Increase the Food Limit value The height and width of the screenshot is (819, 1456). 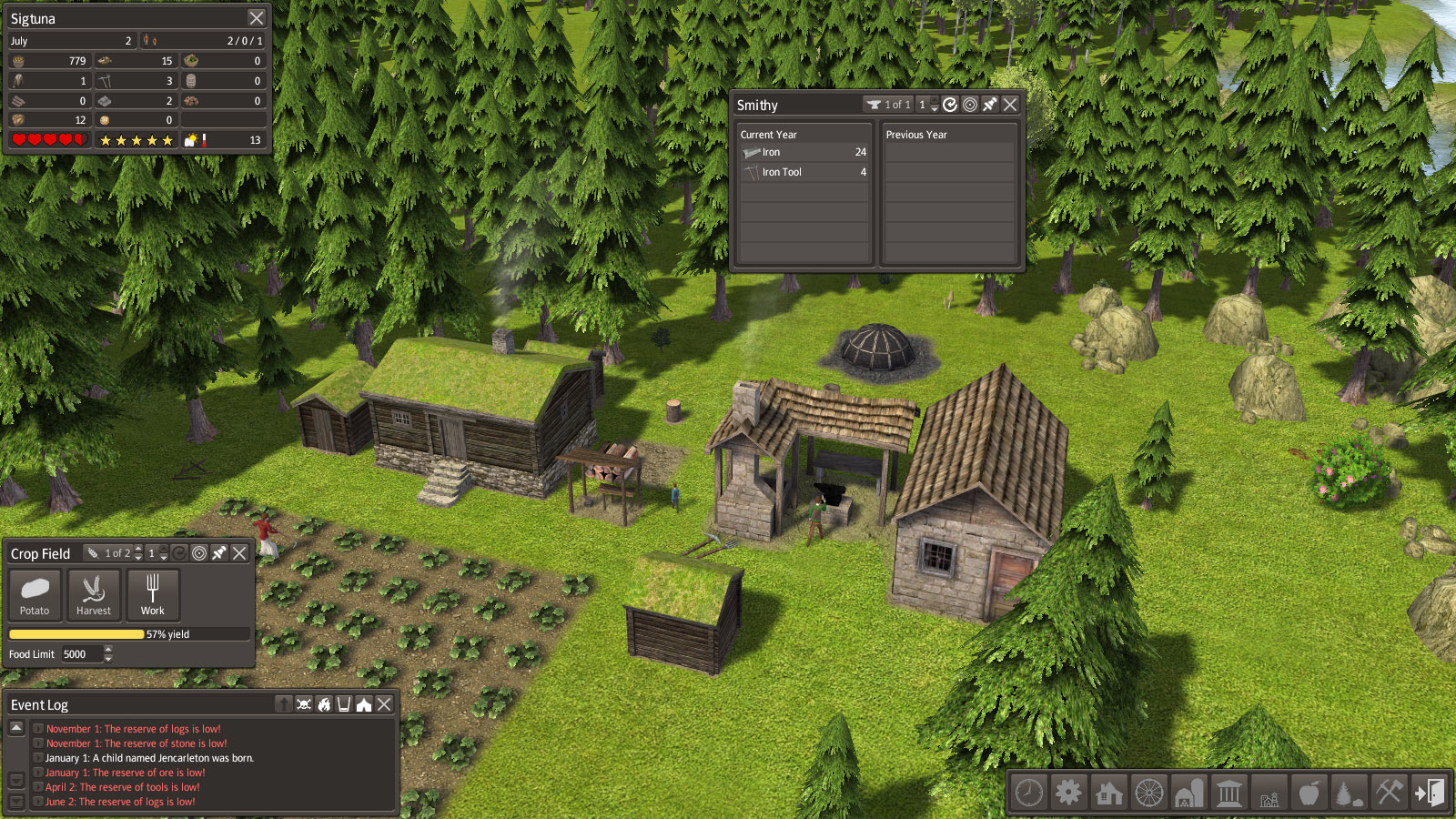click(108, 650)
